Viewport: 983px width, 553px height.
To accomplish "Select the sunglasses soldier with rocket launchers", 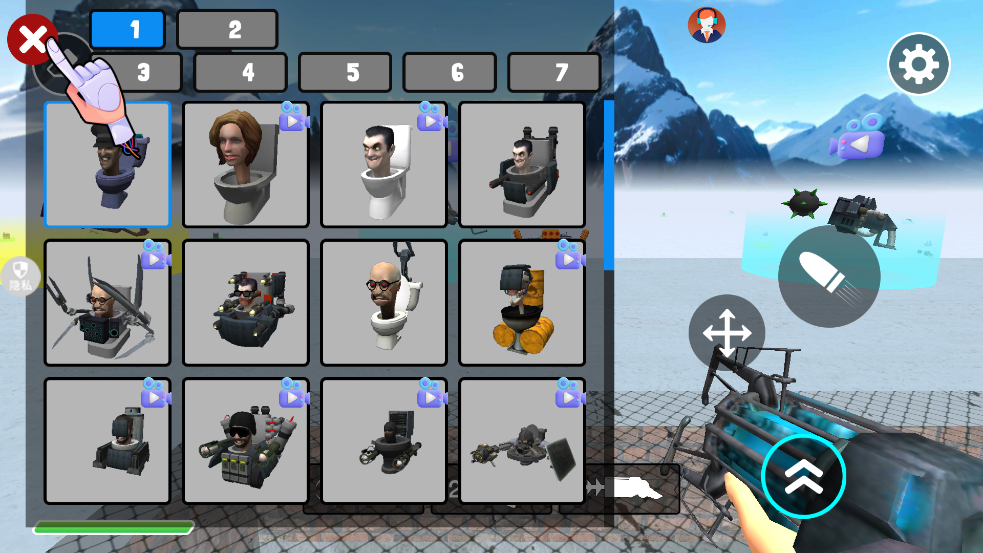I will [245, 440].
